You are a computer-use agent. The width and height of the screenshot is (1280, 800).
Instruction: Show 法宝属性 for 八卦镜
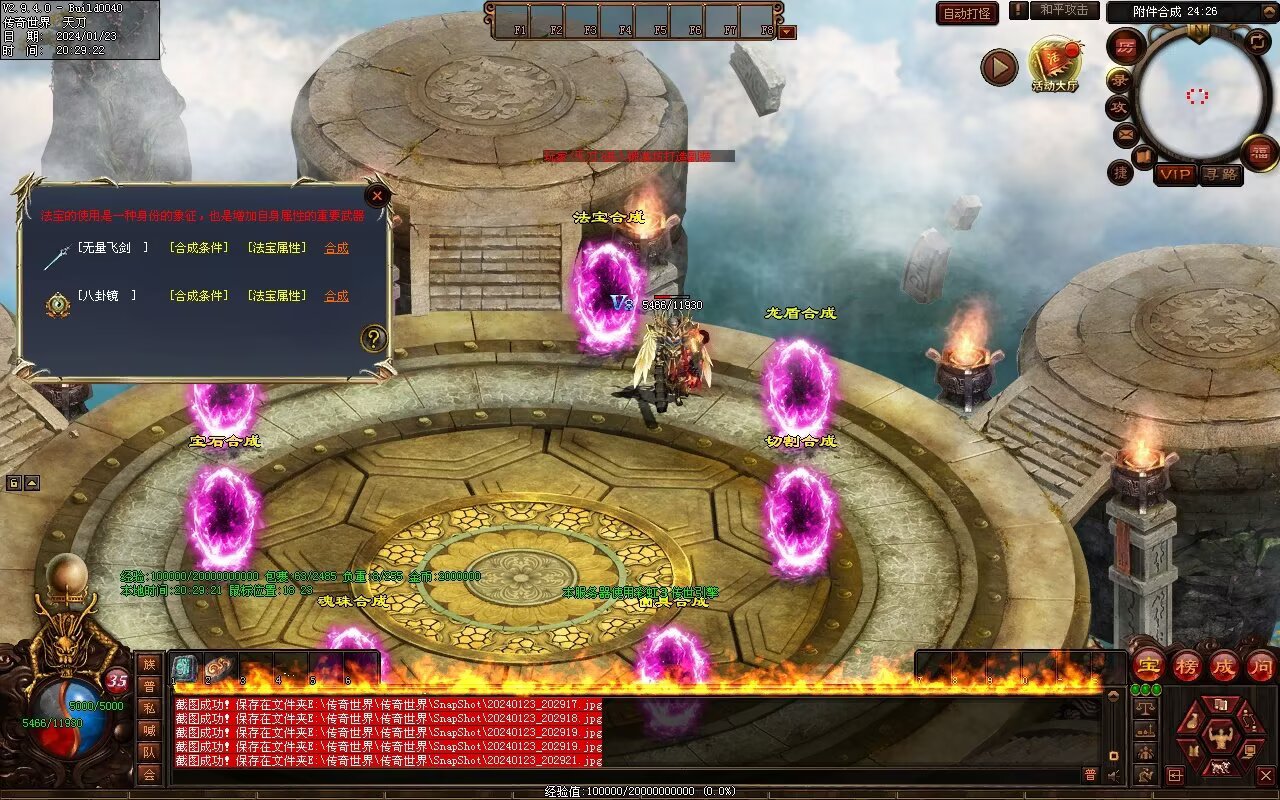click(276, 296)
